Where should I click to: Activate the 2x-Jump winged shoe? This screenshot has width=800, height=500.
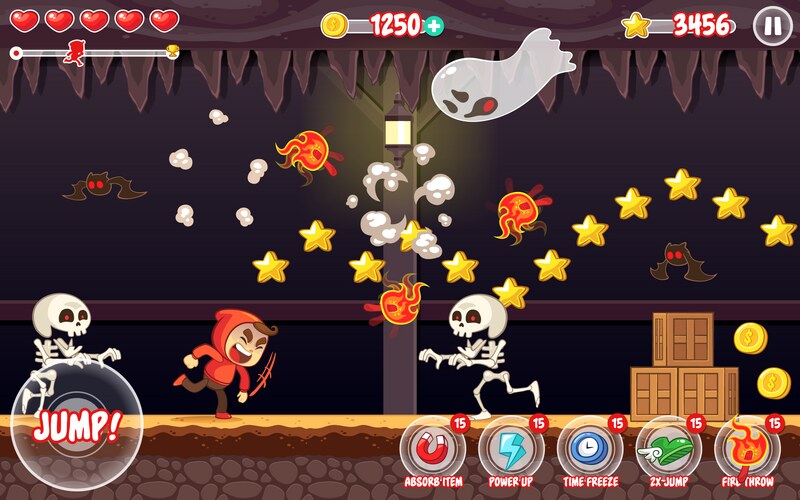point(667,449)
